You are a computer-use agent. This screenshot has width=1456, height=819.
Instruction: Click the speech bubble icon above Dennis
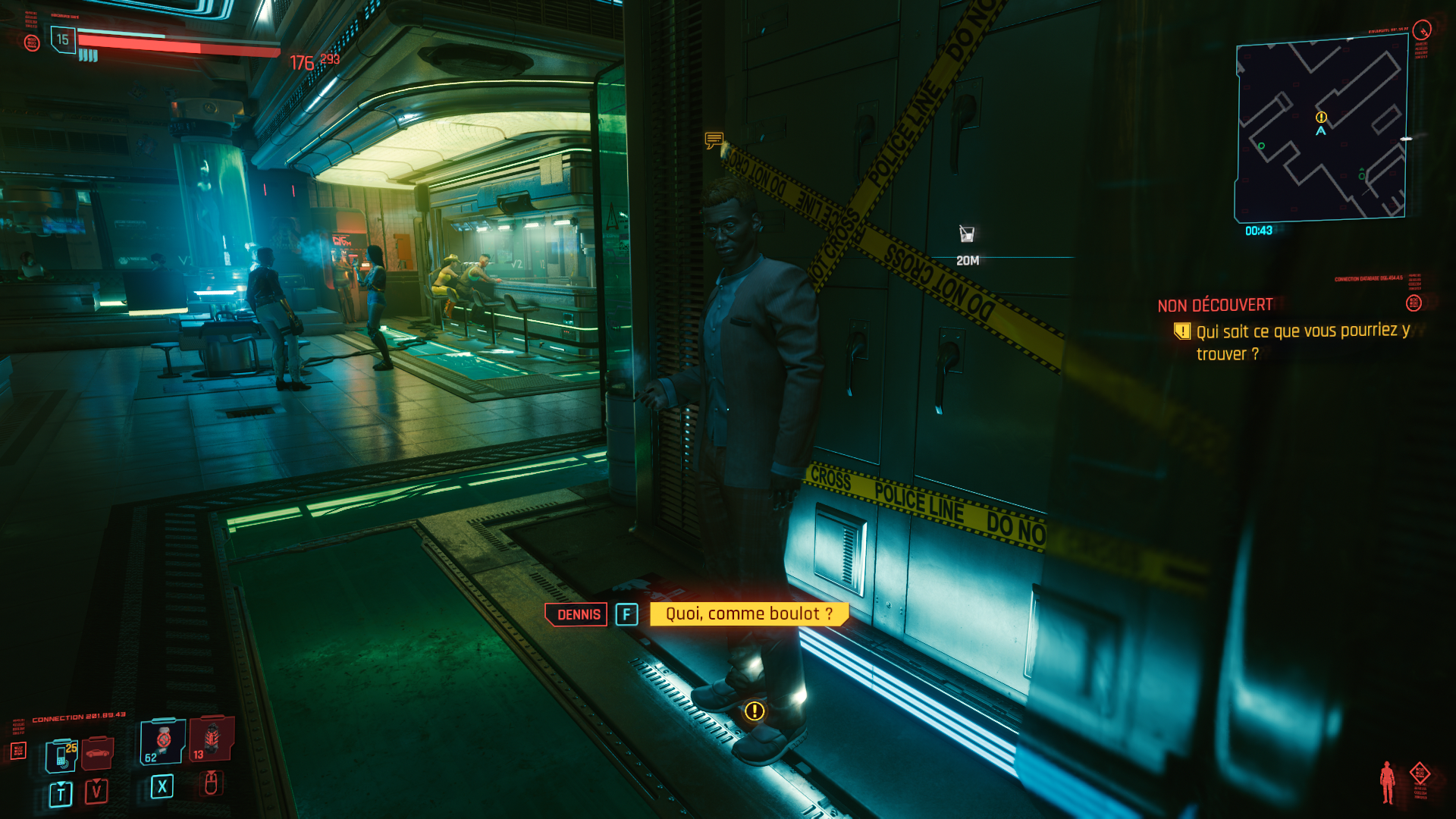click(x=714, y=140)
